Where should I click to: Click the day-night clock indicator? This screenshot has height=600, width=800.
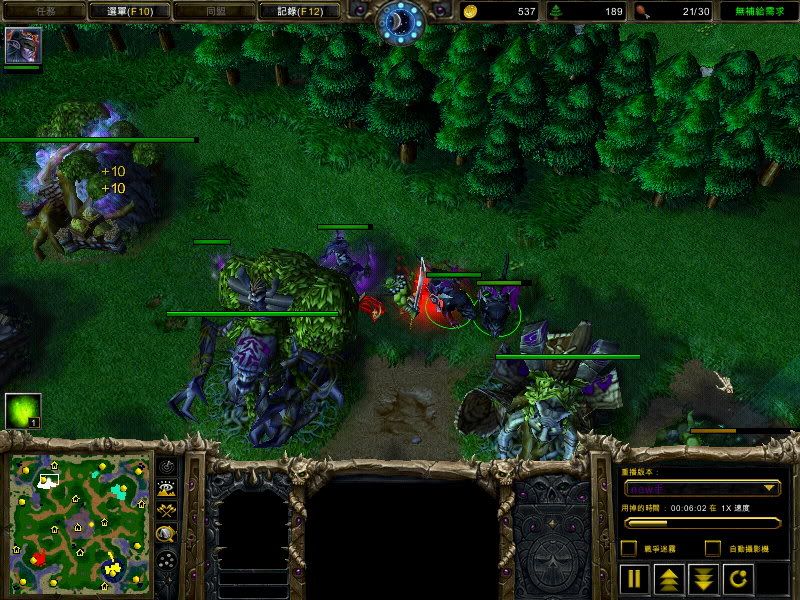(x=400, y=18)
